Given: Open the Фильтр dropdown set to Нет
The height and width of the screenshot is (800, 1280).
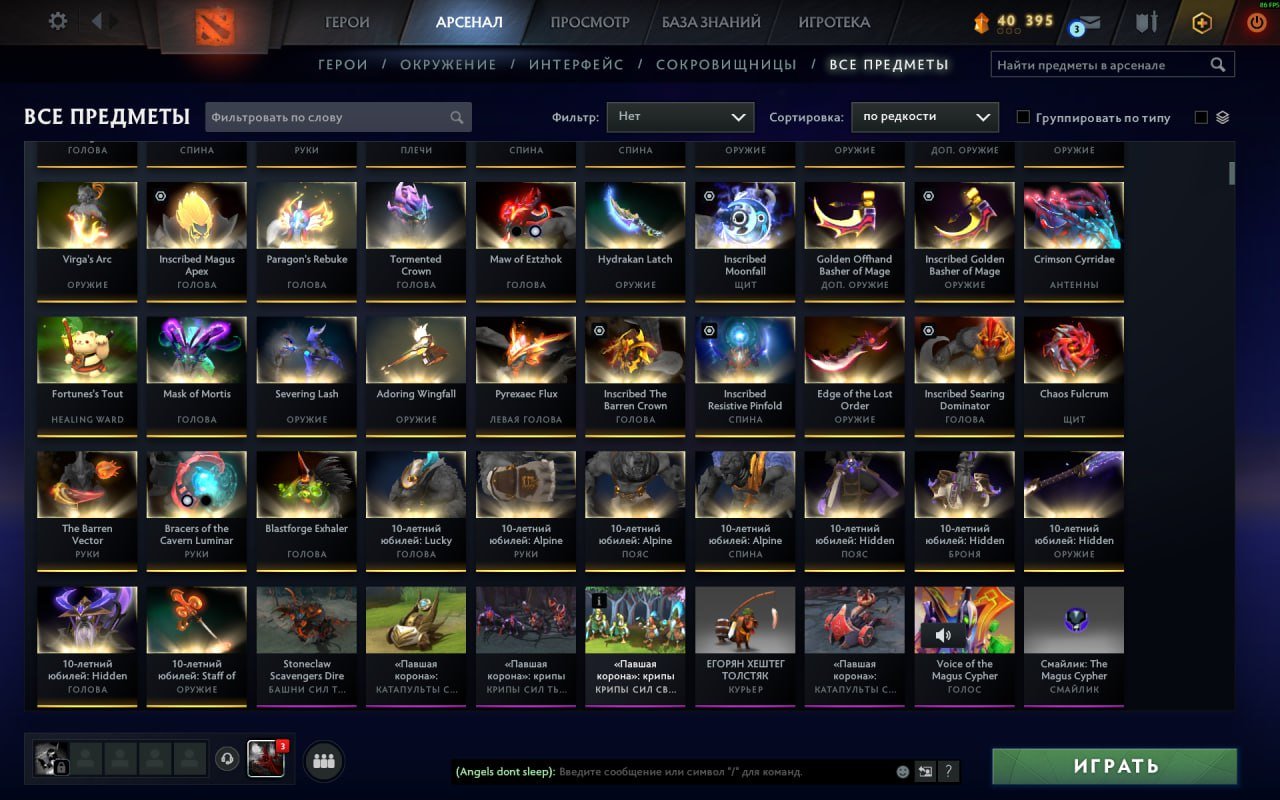Looking at the screenshot, I should [x=680, y=116].
